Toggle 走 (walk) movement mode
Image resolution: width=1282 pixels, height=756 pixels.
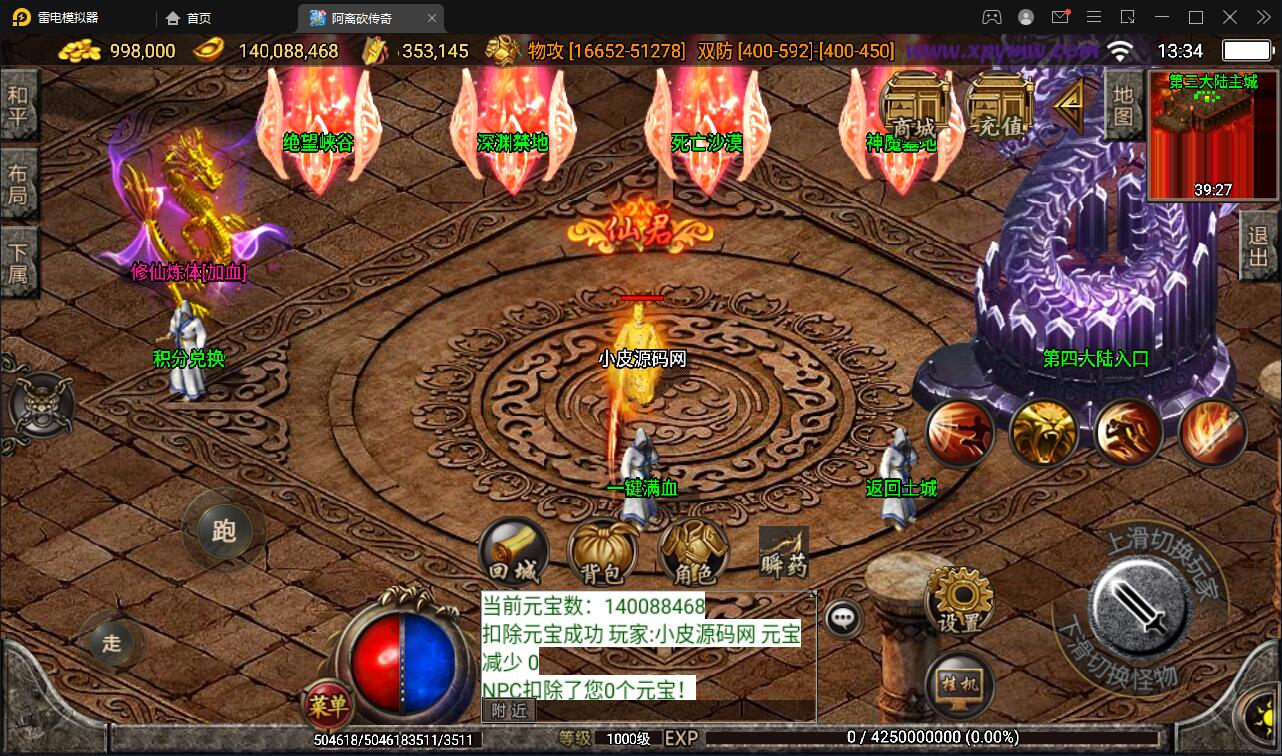[111, 644]
